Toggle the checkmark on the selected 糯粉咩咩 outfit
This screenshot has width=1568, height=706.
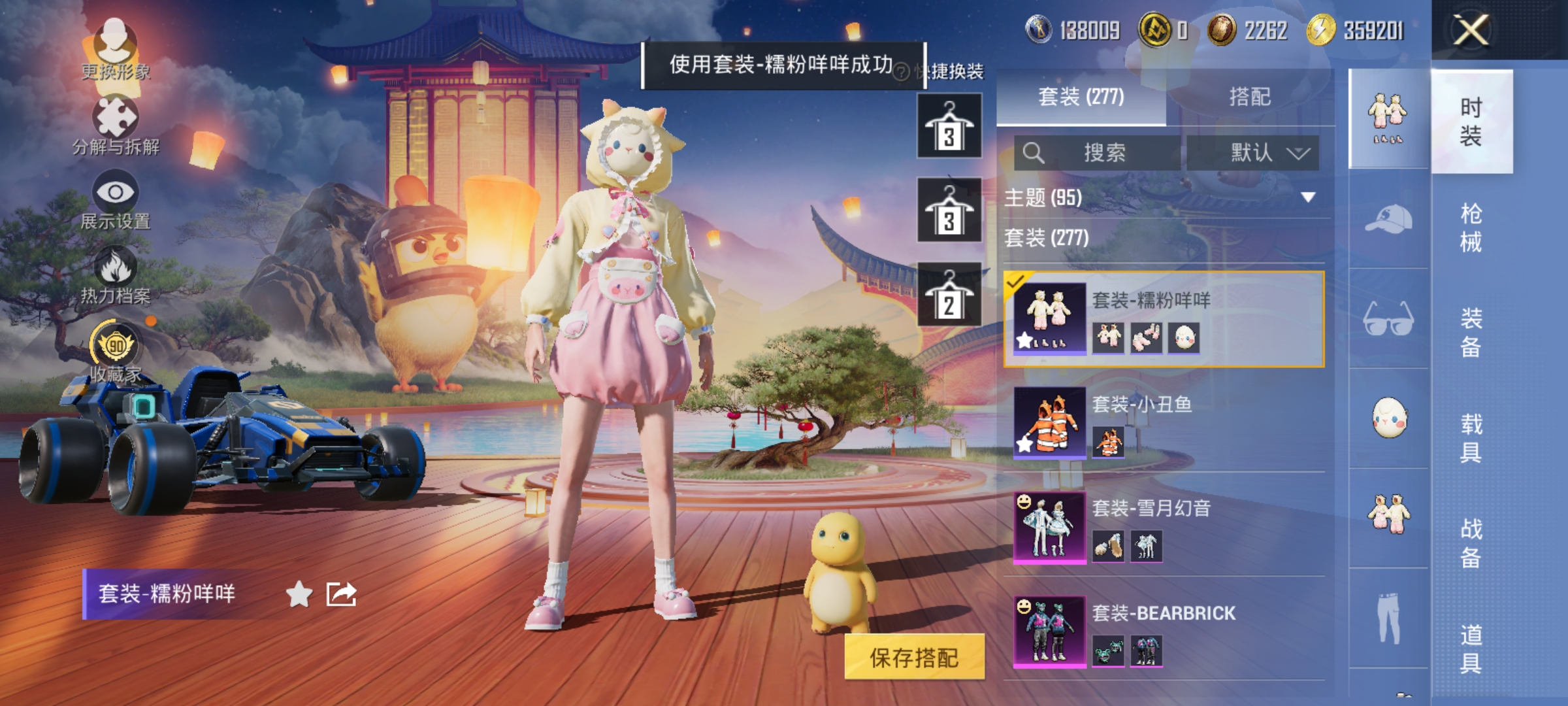[1014, 284]
